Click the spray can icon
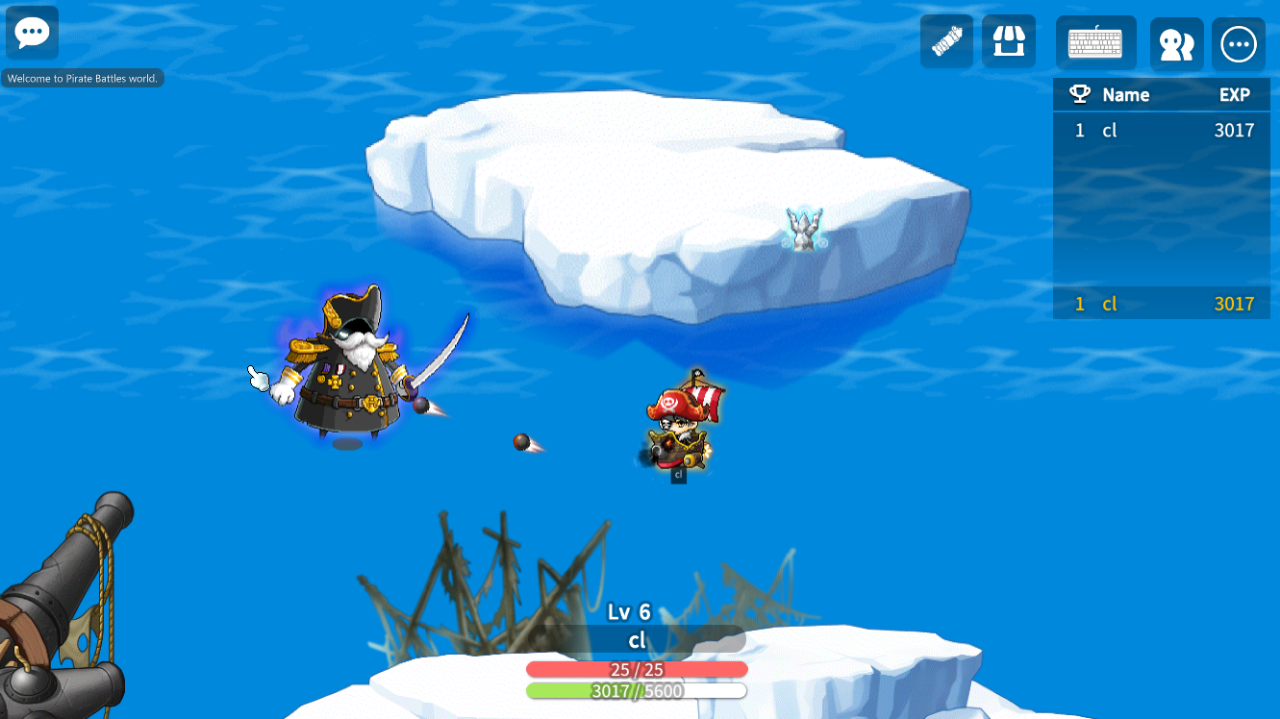 coord(946,42)
